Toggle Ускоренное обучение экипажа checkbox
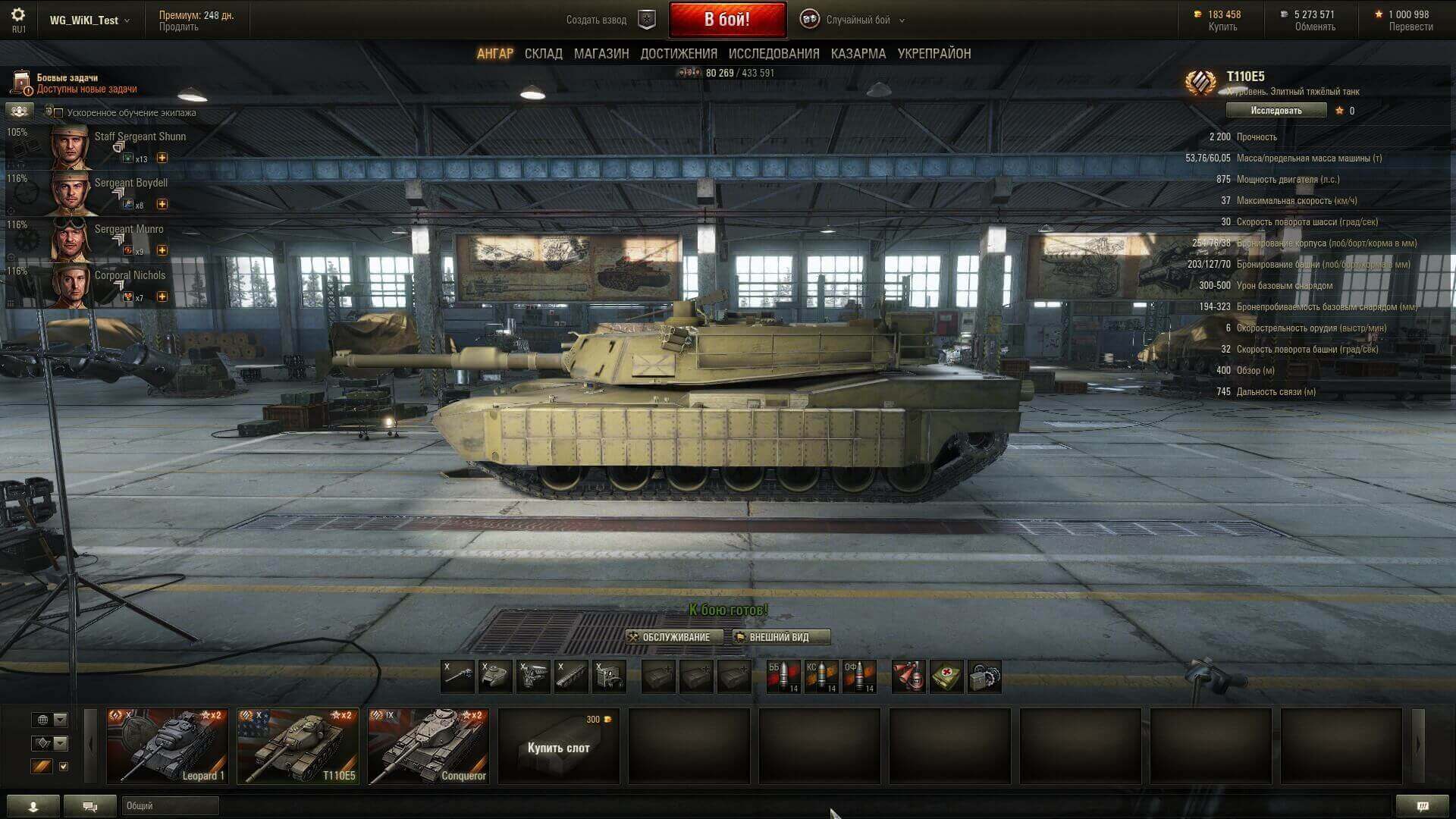 click(58, 113)
